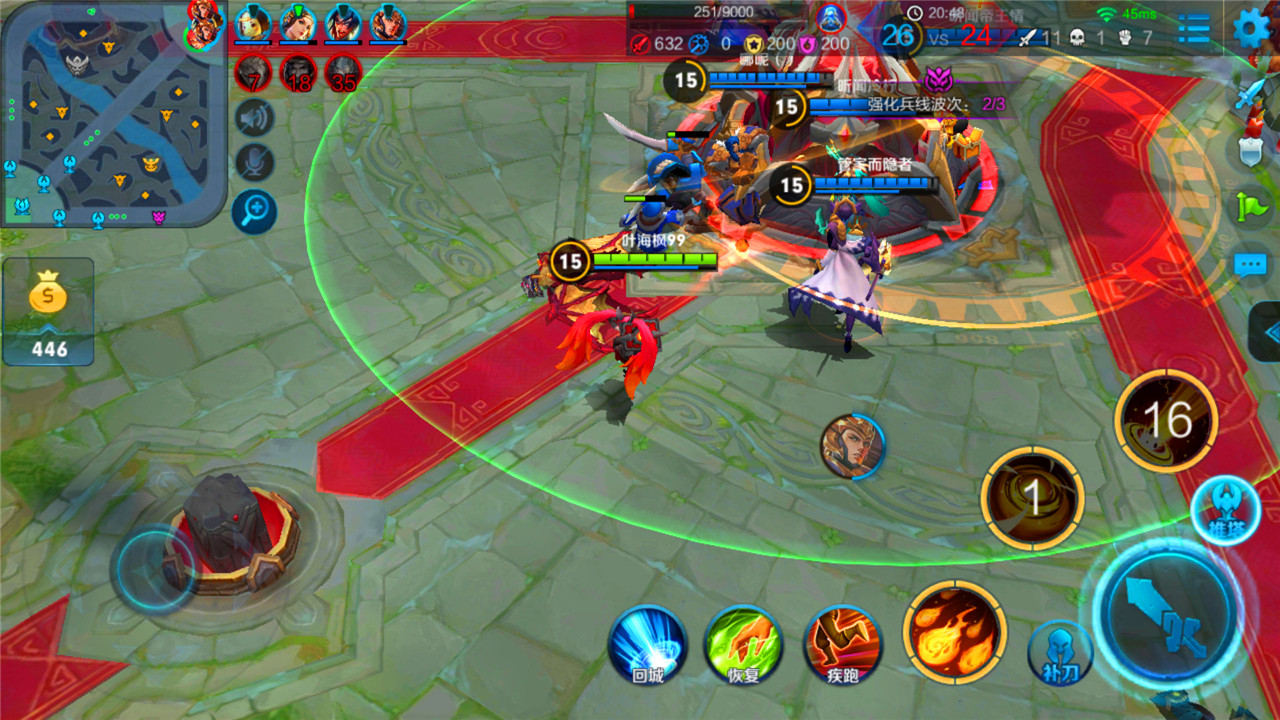Tap the minimap in the corner
The height and width of the screenshot is (720, 1280).
tap(113, 112)
